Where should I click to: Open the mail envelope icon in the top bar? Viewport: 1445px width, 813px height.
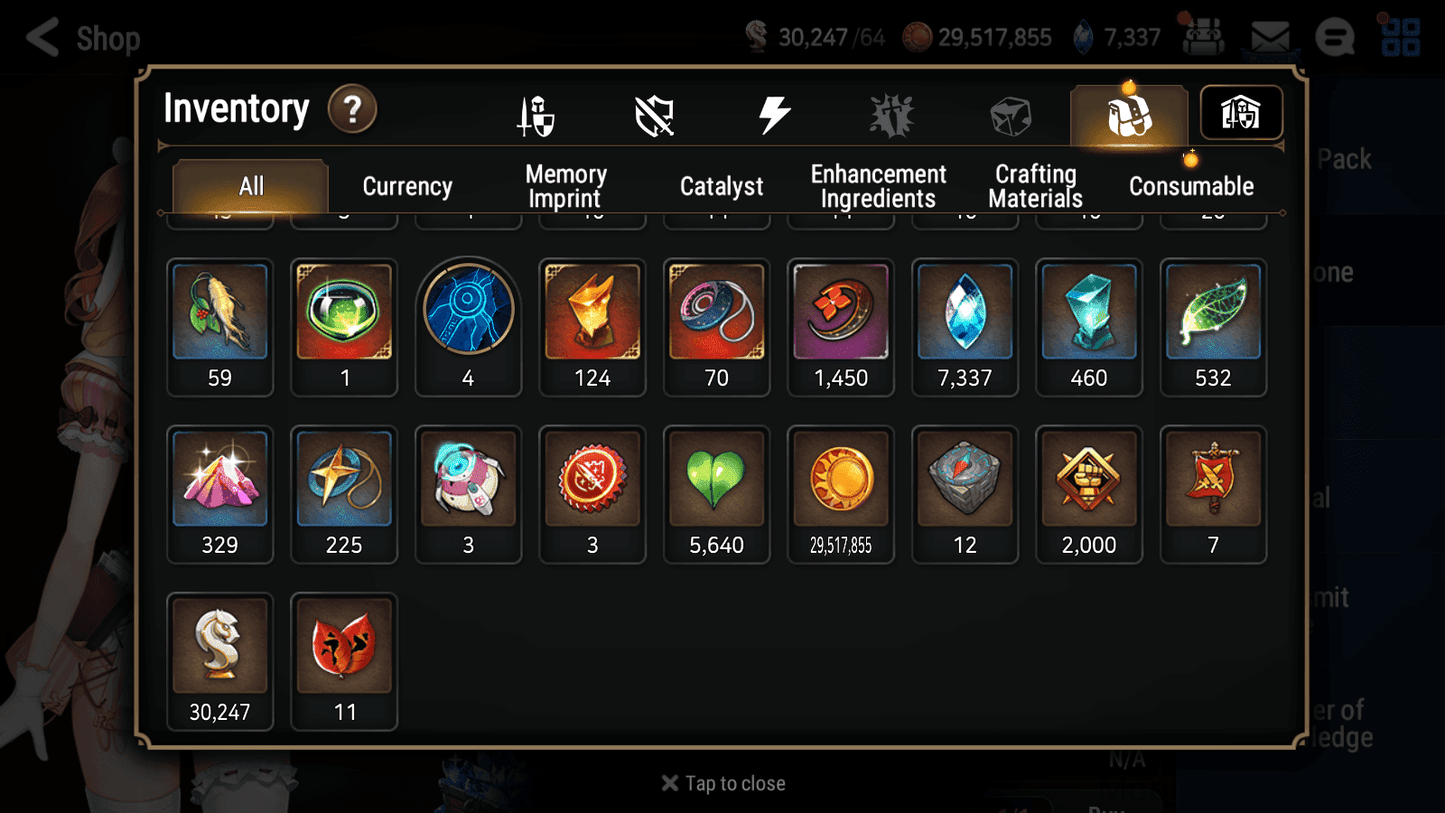click(1268, 36)
